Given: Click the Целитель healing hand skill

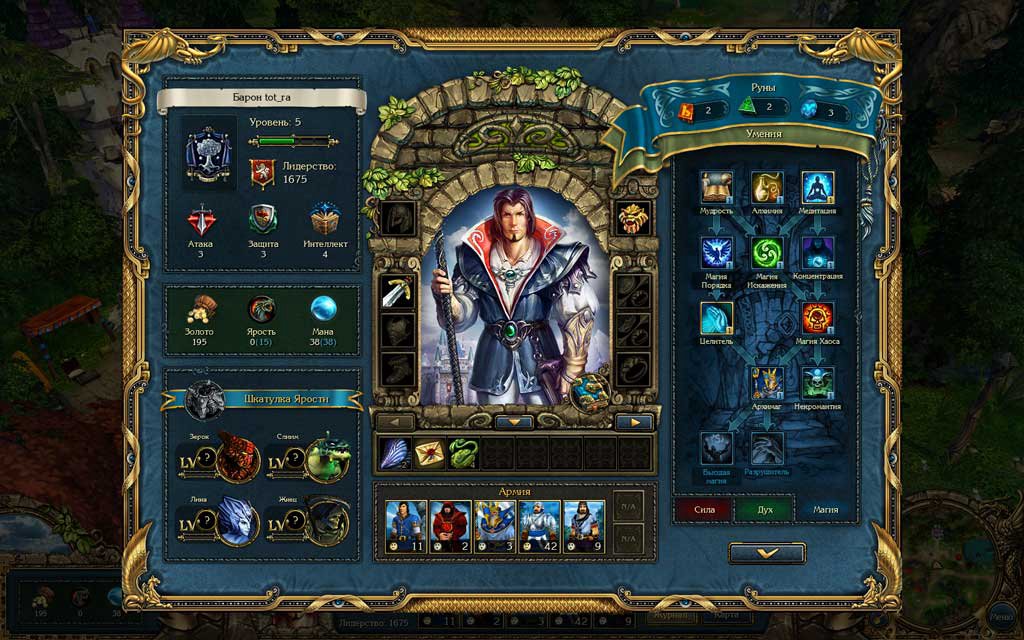Looking at the screenshot, I should pos(716,318).
